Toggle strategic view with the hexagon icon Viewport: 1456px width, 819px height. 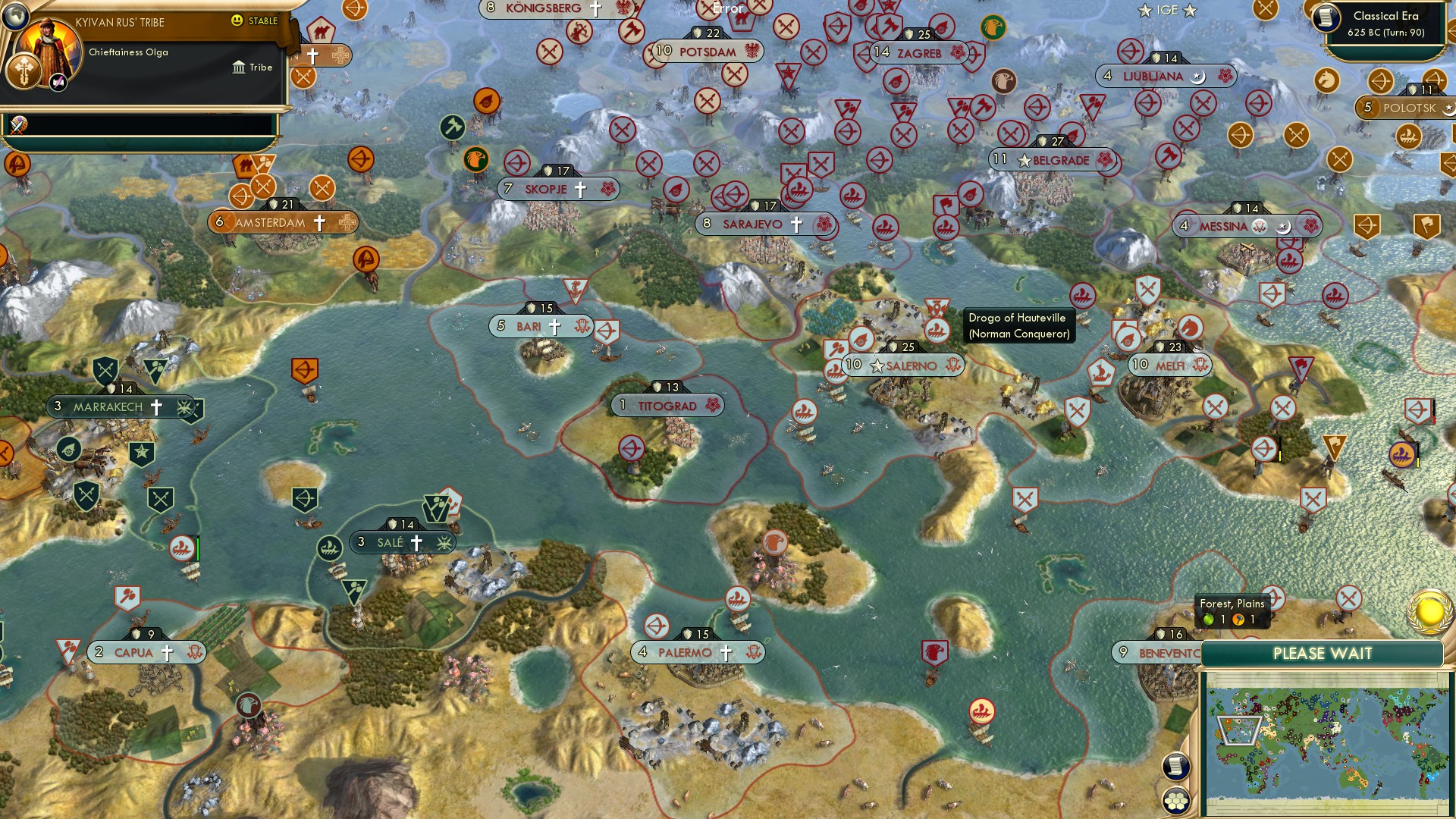(x=1176, y=799)
